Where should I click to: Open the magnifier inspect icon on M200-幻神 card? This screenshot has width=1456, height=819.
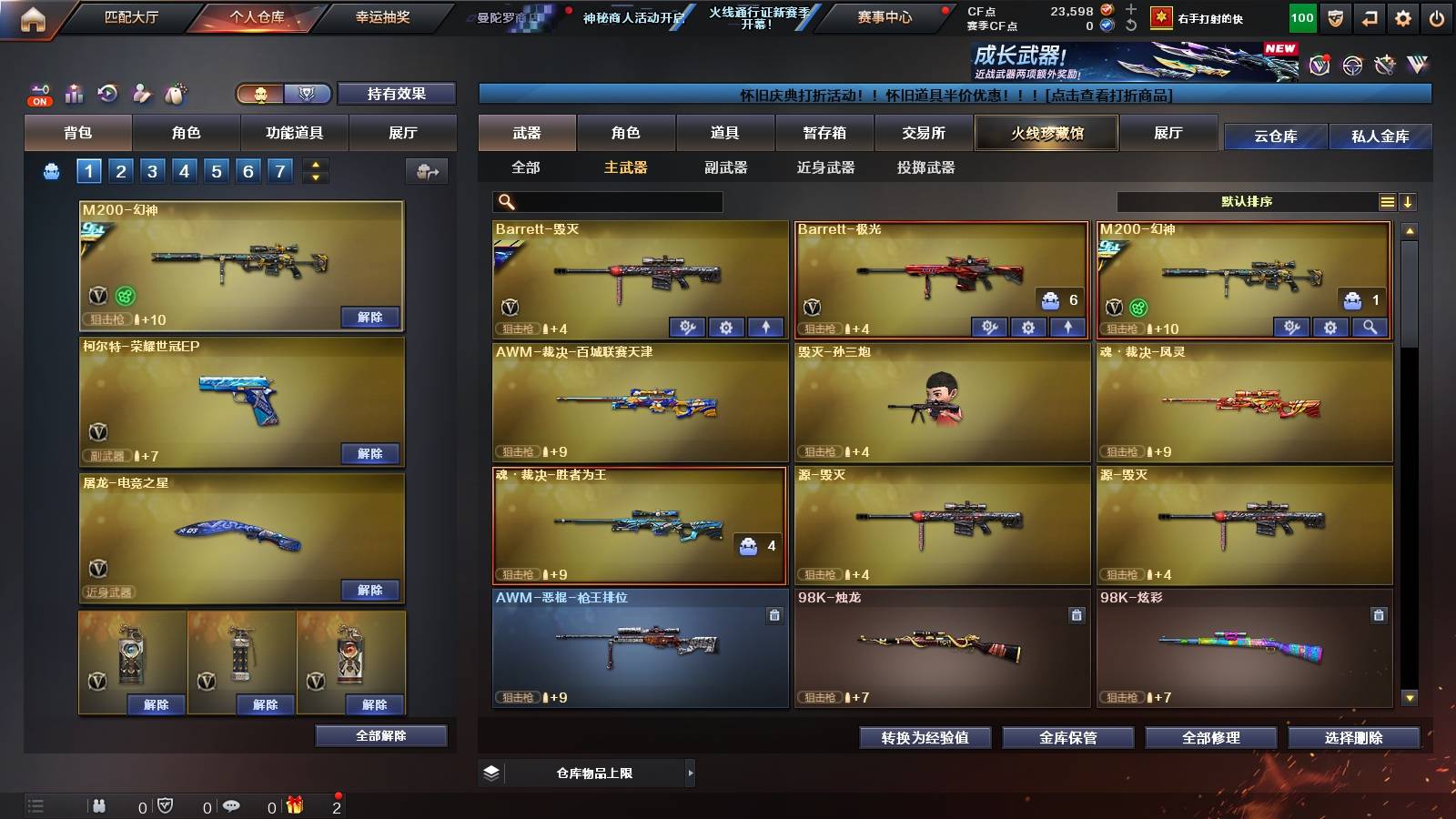pos(1370,327)
